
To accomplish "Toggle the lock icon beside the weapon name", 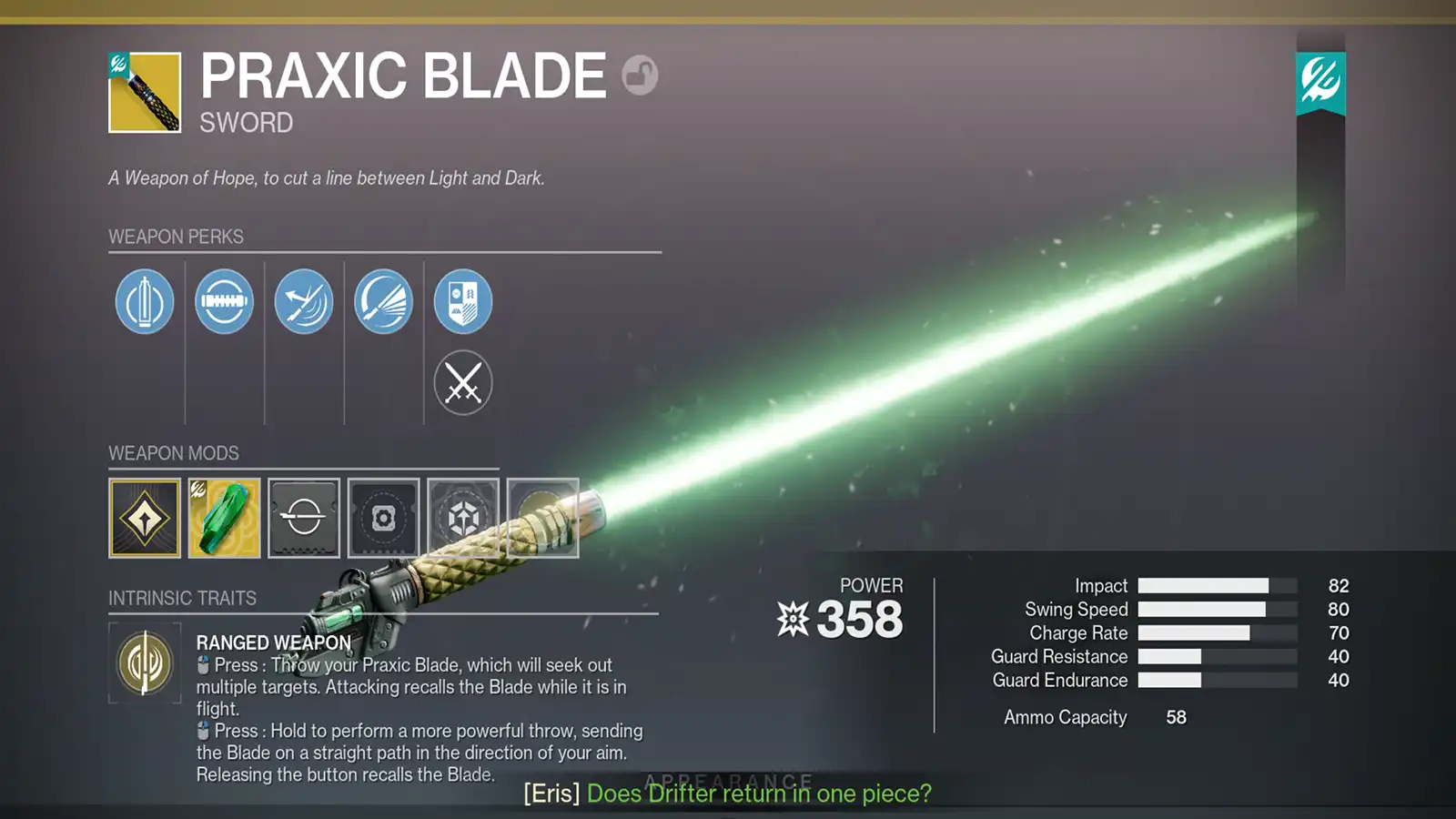I will [640, 75].
